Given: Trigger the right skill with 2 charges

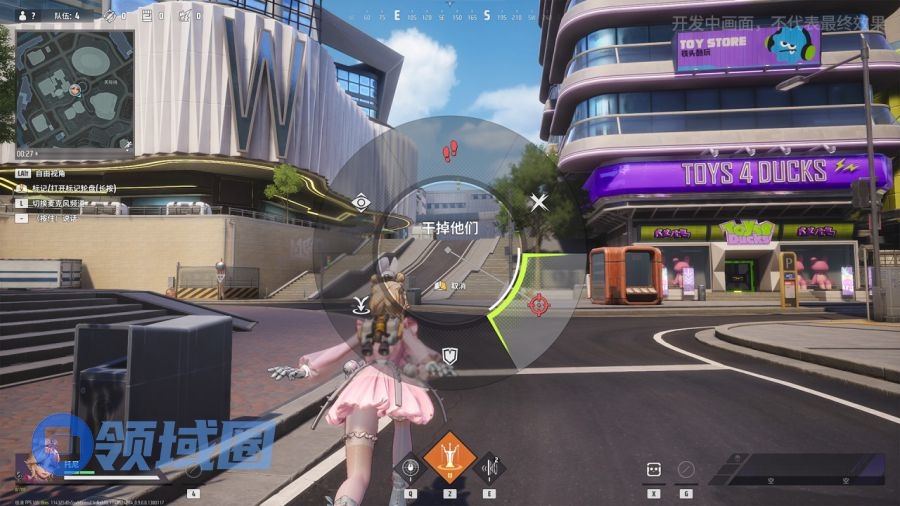Looking at the screenshot, I should [x=489, y=467].
